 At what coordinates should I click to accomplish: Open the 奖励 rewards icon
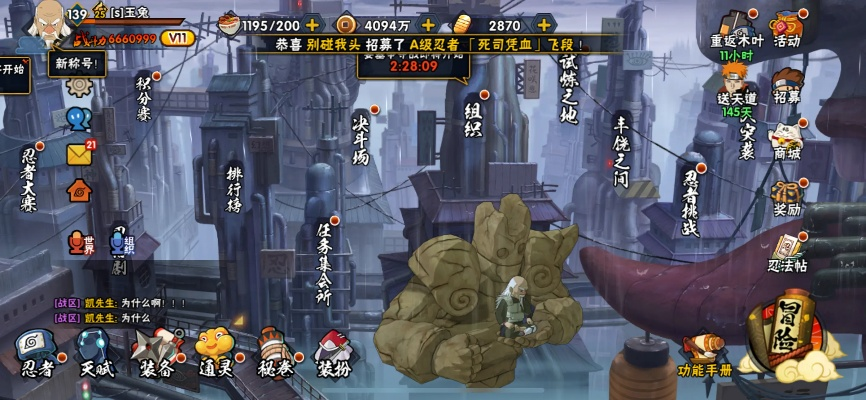click(x=787, y=196)
